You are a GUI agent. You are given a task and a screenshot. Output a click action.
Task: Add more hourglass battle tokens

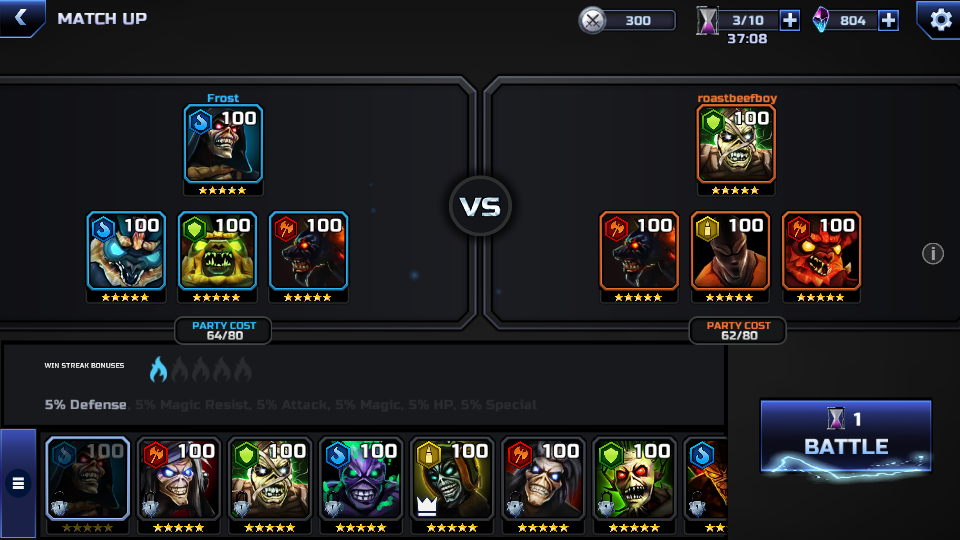789,20
